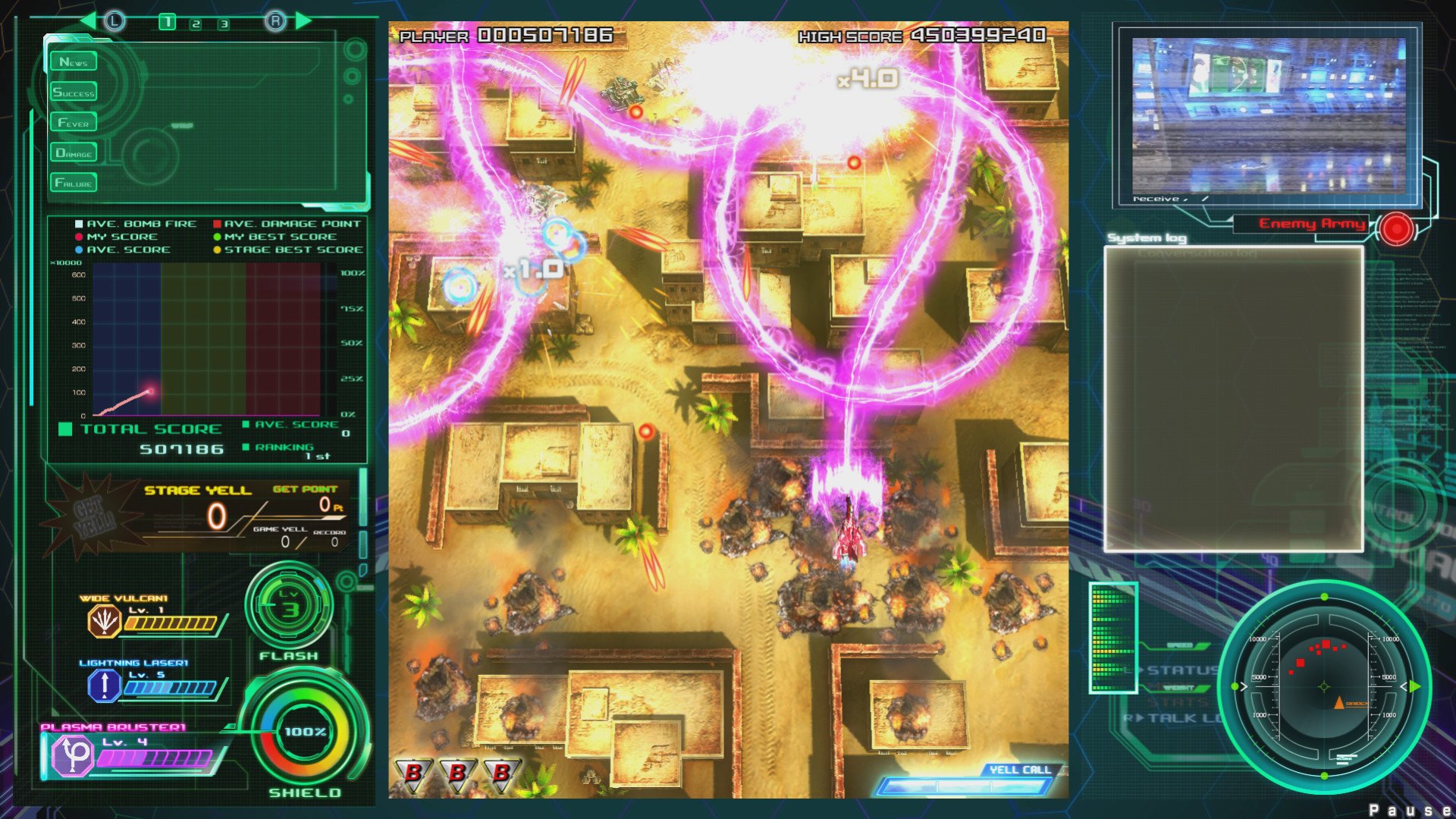The height and width of the screenshot is (819, 1456).
Task: Open the receive video feed thumbnail
Action: [1268, 115]
